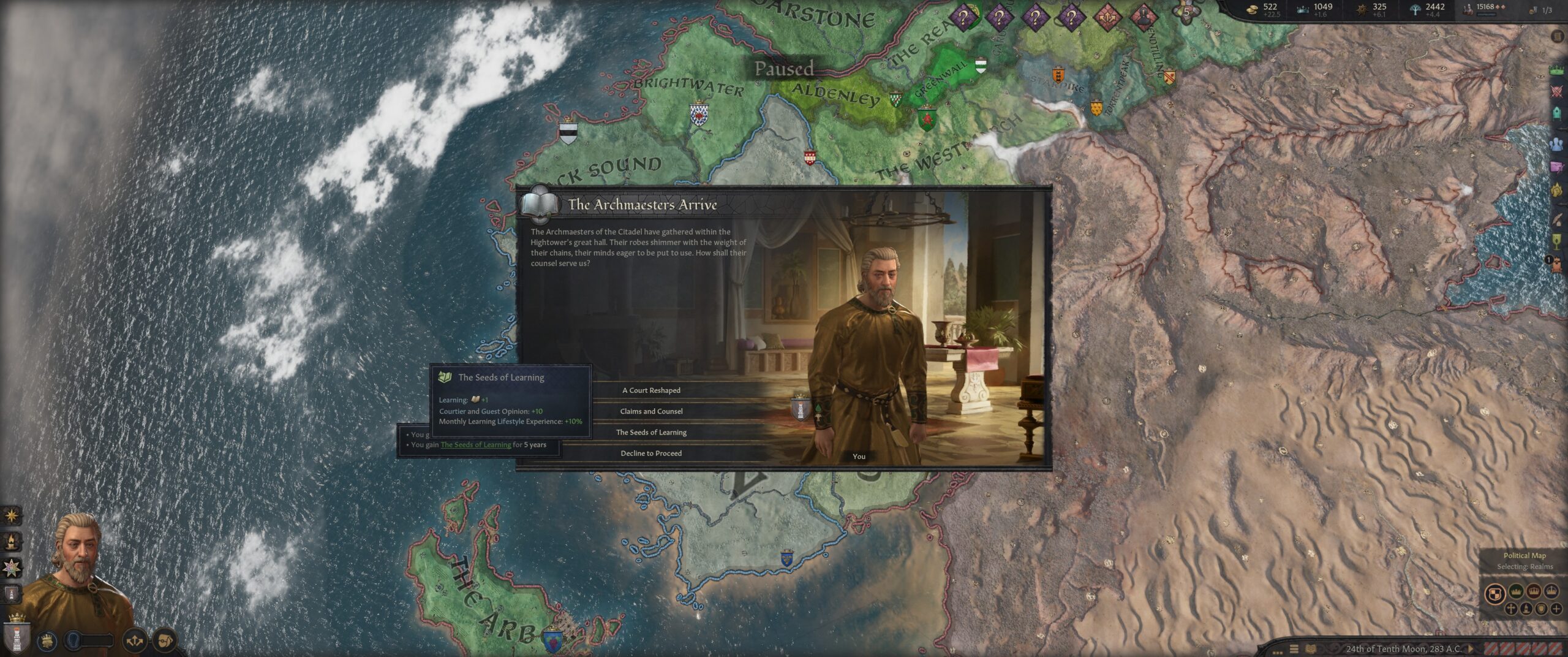Switch to the green crown map mode

(x=1516, y=591)
